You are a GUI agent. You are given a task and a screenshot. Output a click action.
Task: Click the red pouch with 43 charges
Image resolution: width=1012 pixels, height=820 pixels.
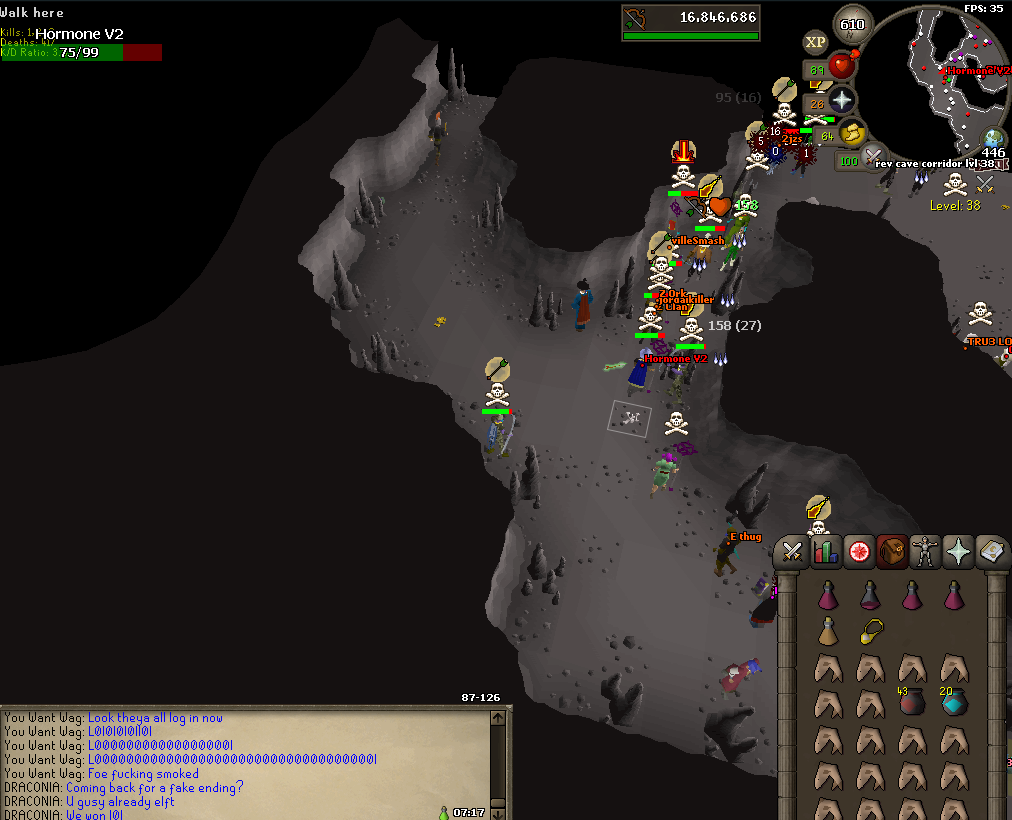913,701
